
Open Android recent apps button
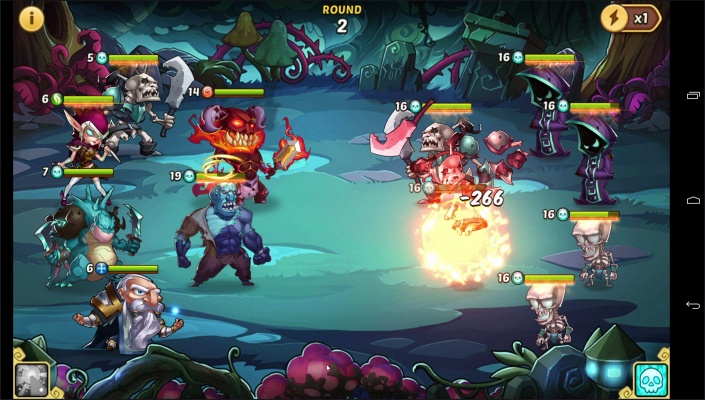click(x=693, y=96)
